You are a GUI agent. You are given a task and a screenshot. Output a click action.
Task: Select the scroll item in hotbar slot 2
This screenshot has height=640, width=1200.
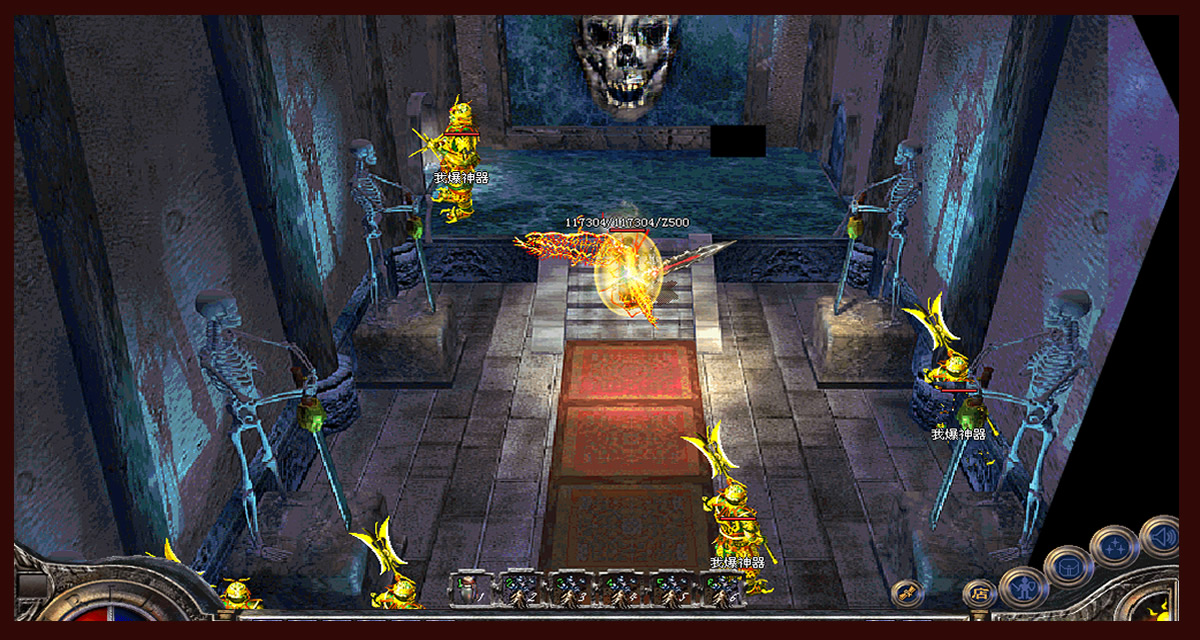(522, 589)
